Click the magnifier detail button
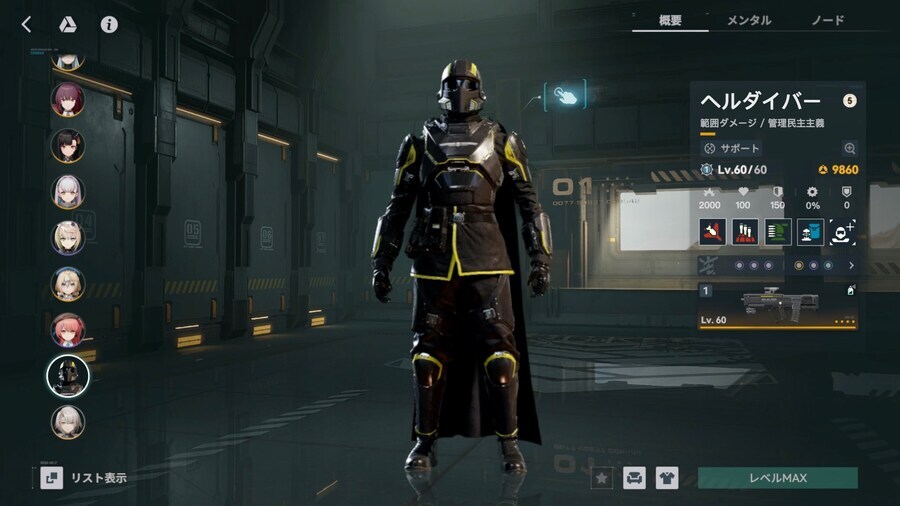The image size is (900, 506). click(x=849, y=148)
